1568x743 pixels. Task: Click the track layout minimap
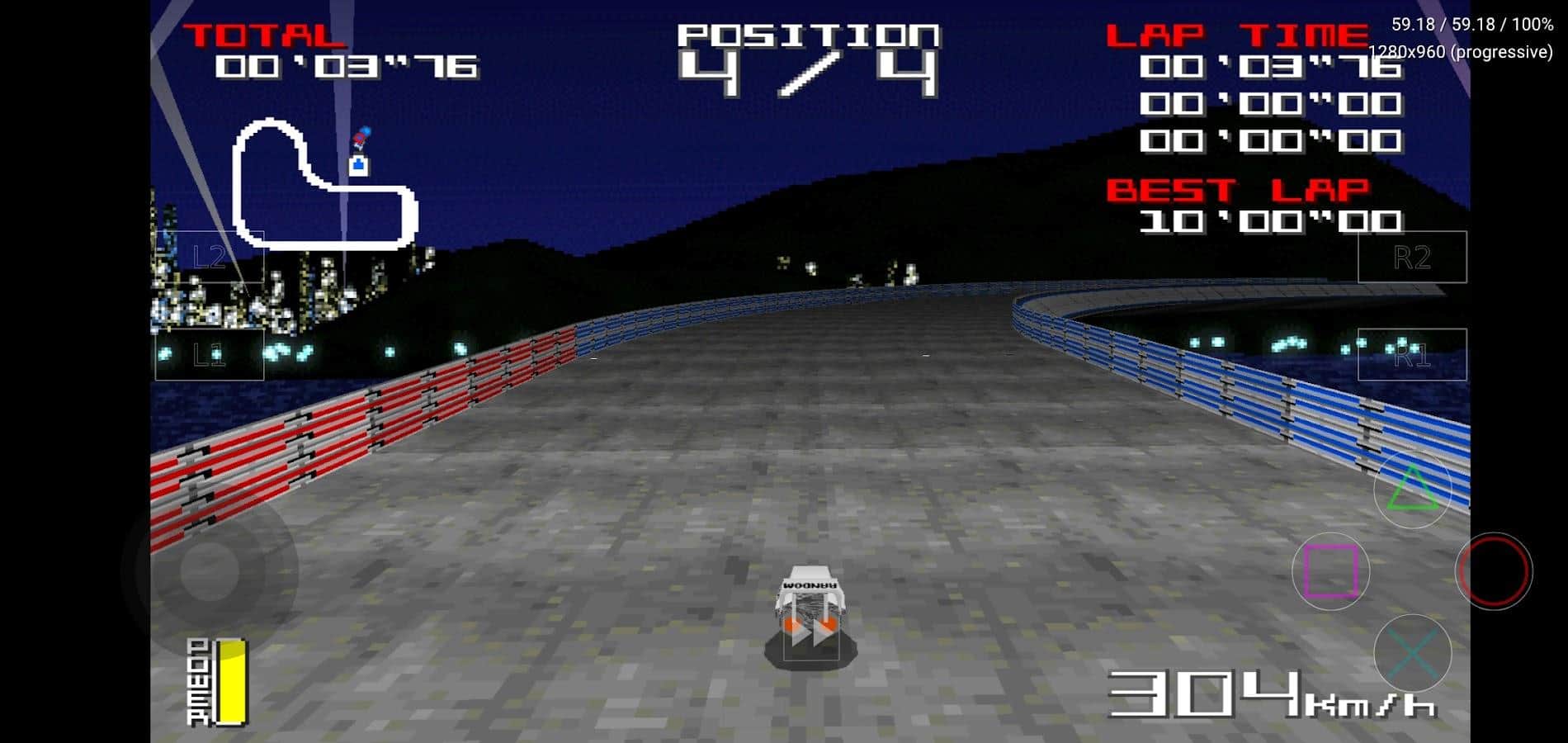click(325, 184)
